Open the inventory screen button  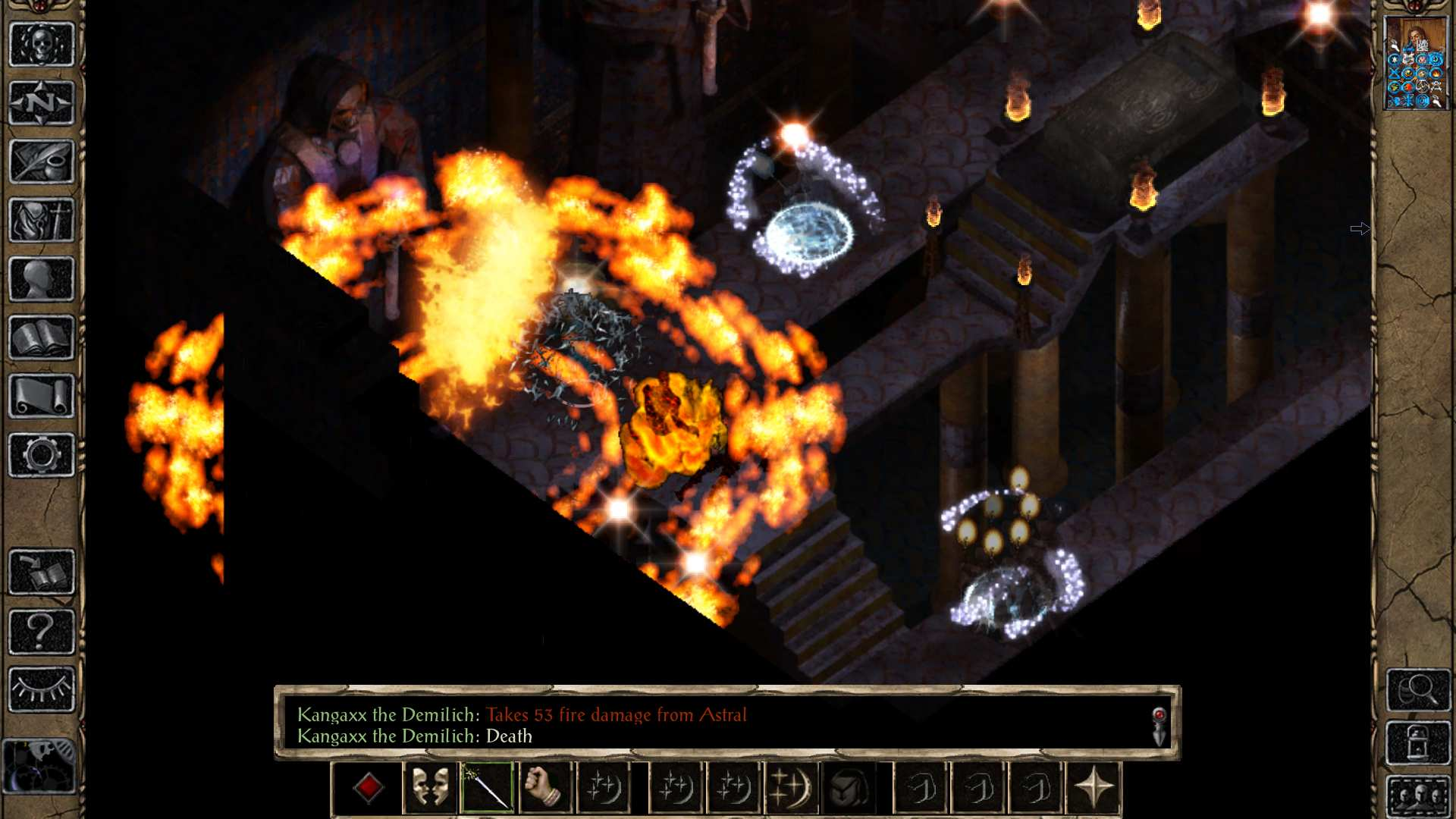point(42,221)
